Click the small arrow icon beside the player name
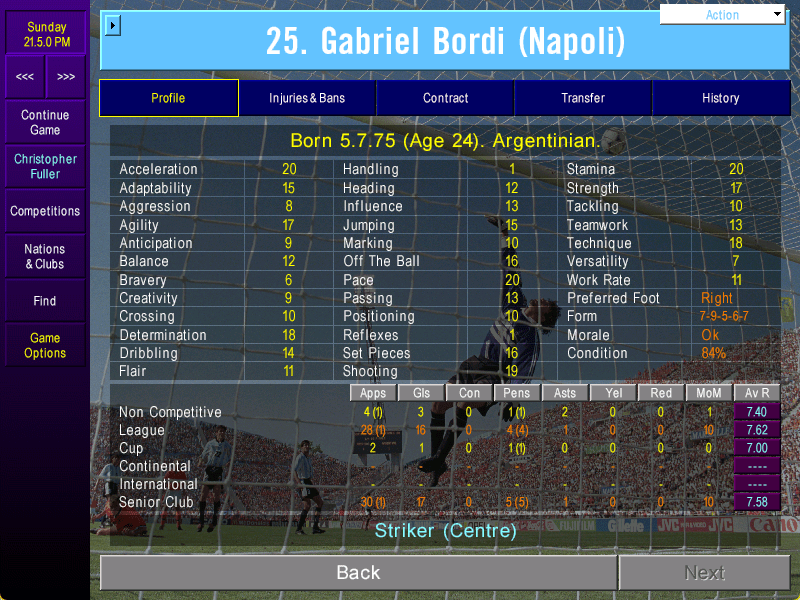The image size is (800, 600). (112, 25)
